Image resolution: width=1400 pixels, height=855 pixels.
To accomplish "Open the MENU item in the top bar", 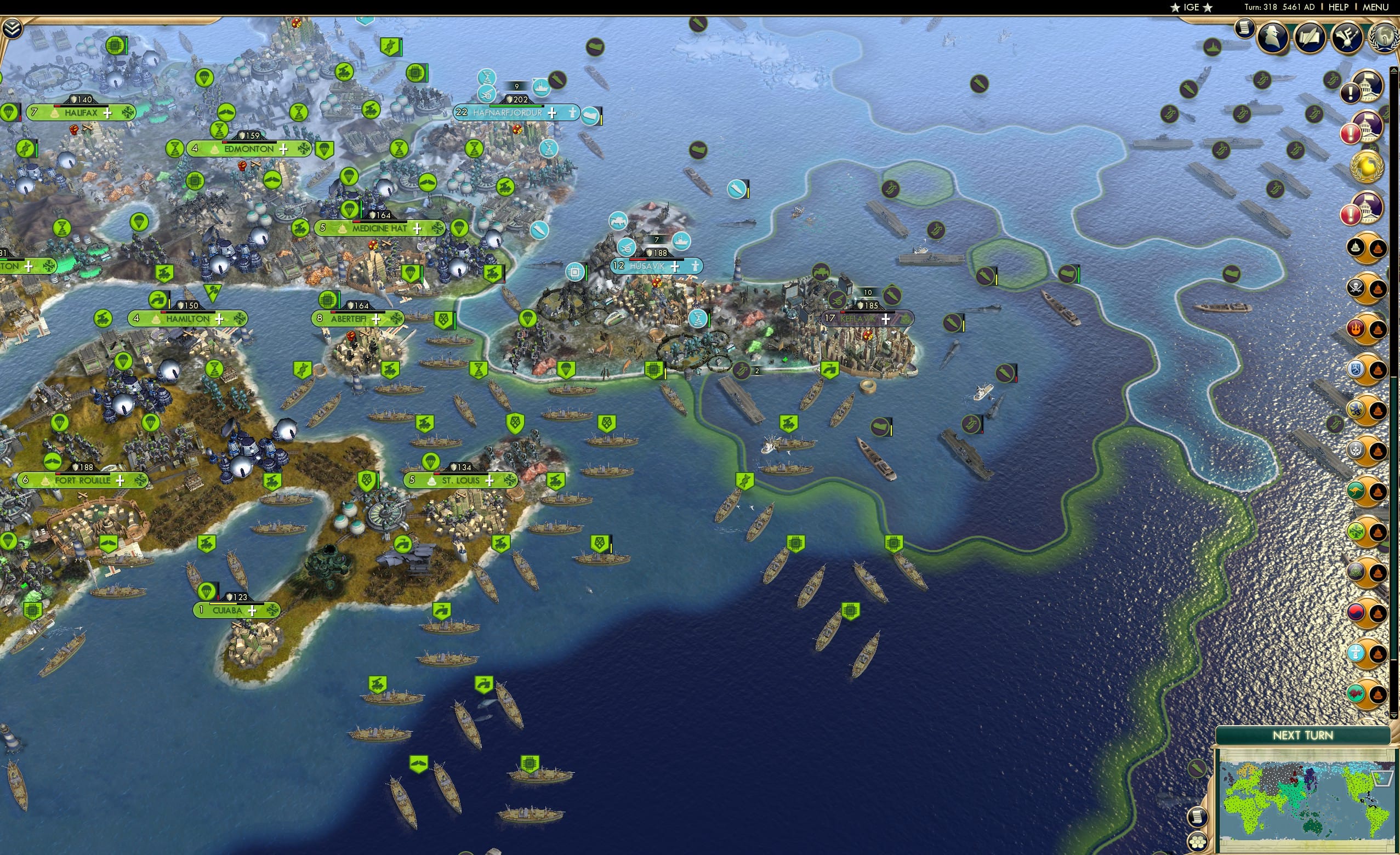I will tap(1375, 7).
